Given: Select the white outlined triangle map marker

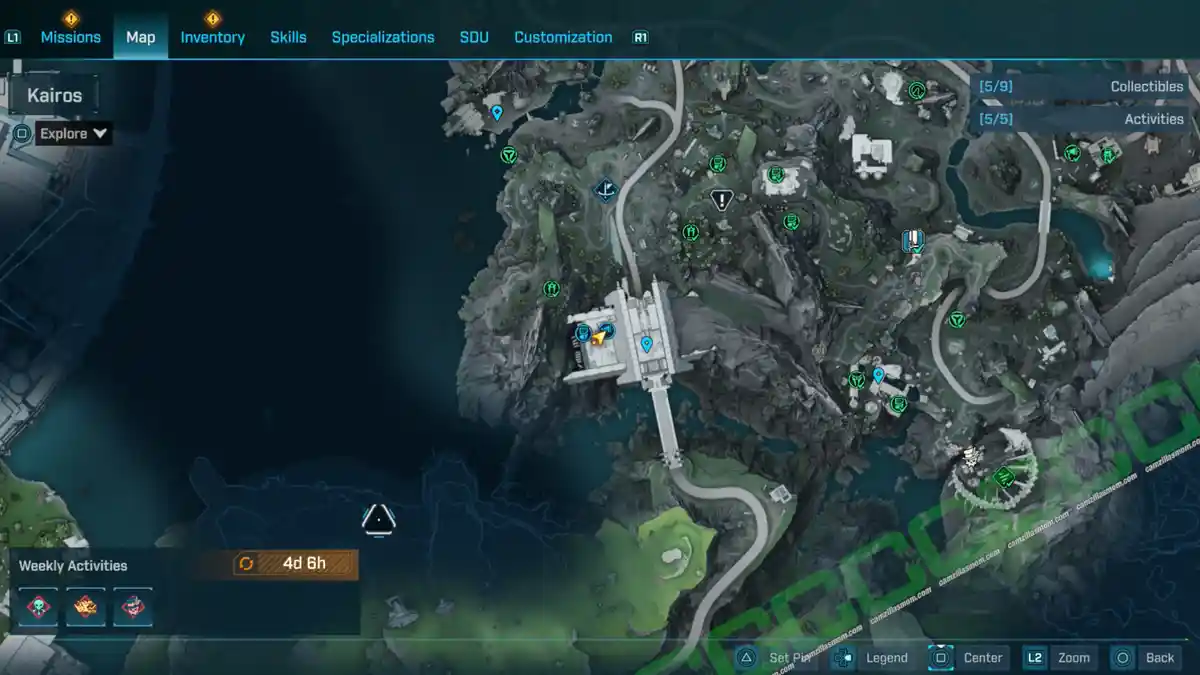Looking at the screenshot, I should pyautogui.click(x=378, y=519).
